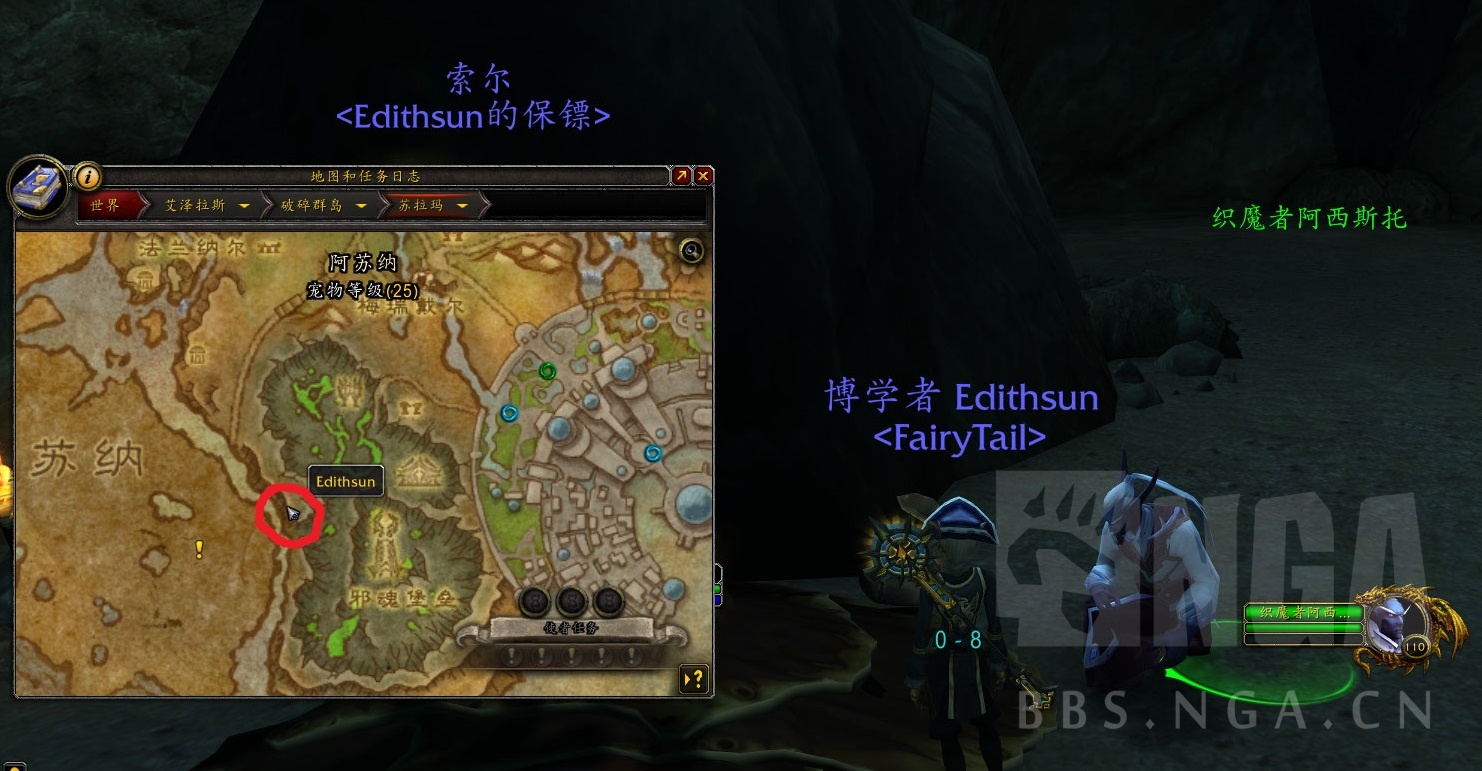Click the first emissary exclamation icon
The width and height of the screenshot is (1482, 771).
click(x=513, y=658)
